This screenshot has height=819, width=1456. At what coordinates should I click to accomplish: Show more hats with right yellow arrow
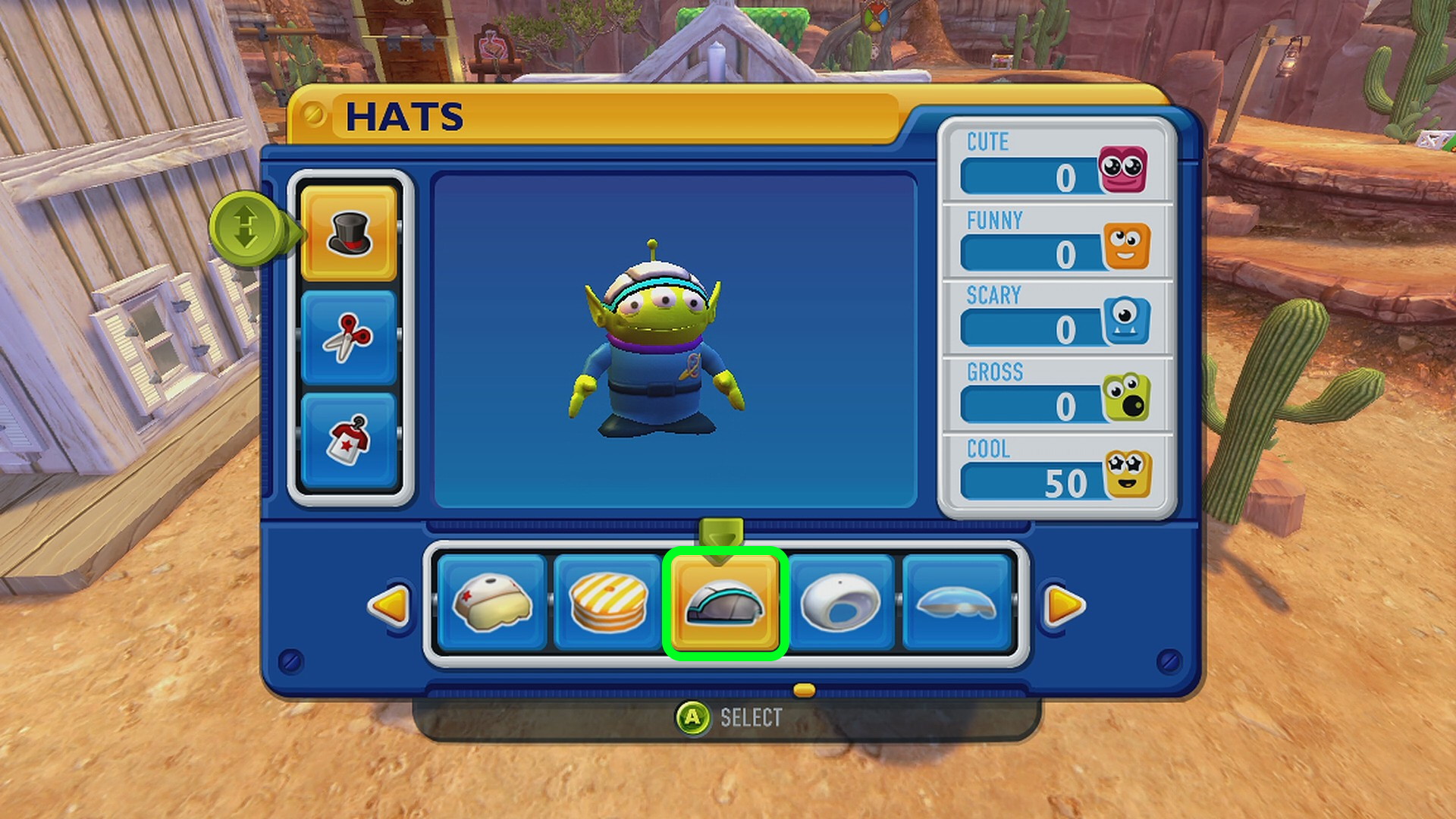pos(1065,605)
